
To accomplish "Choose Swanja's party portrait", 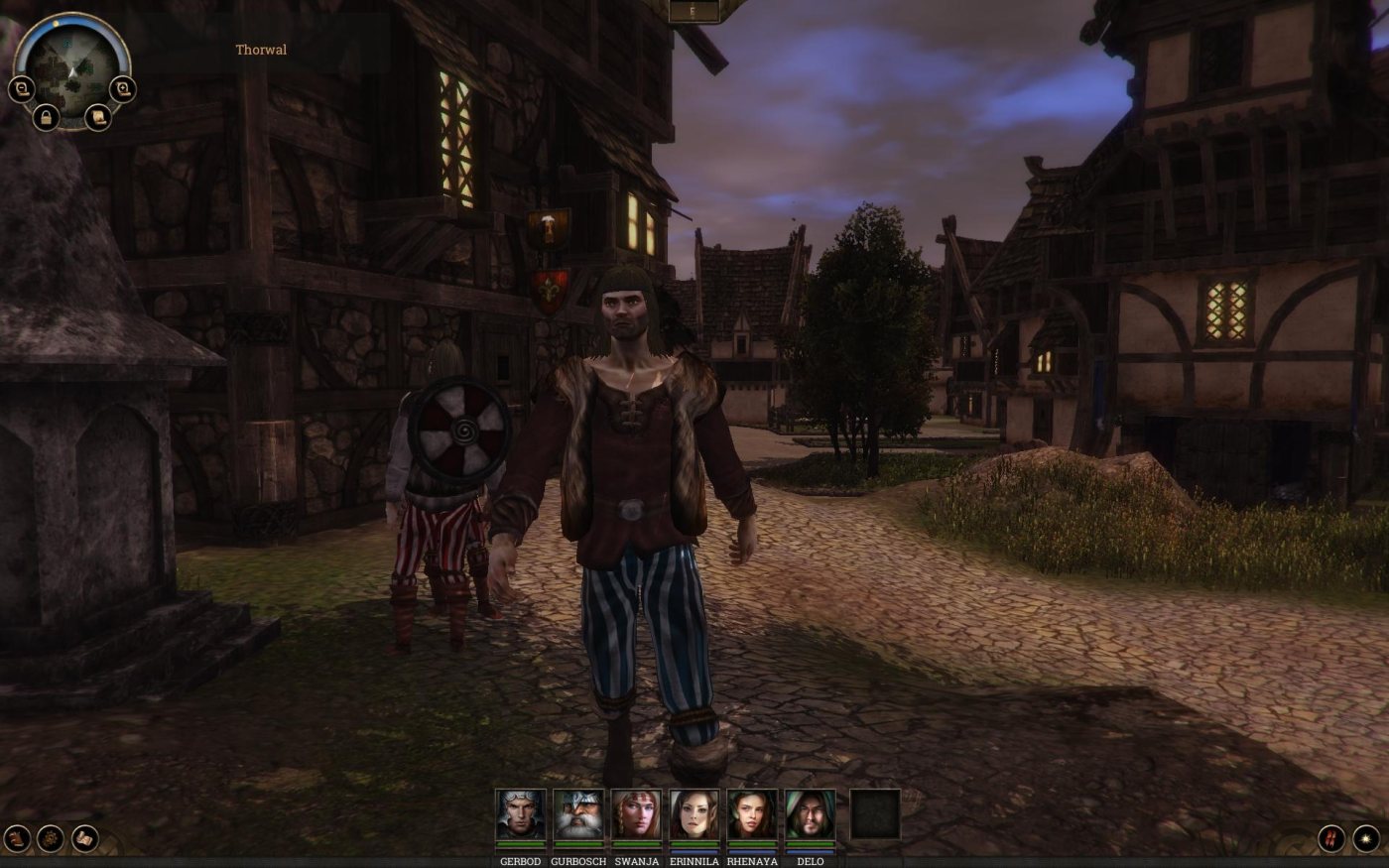I will point(636,815).
